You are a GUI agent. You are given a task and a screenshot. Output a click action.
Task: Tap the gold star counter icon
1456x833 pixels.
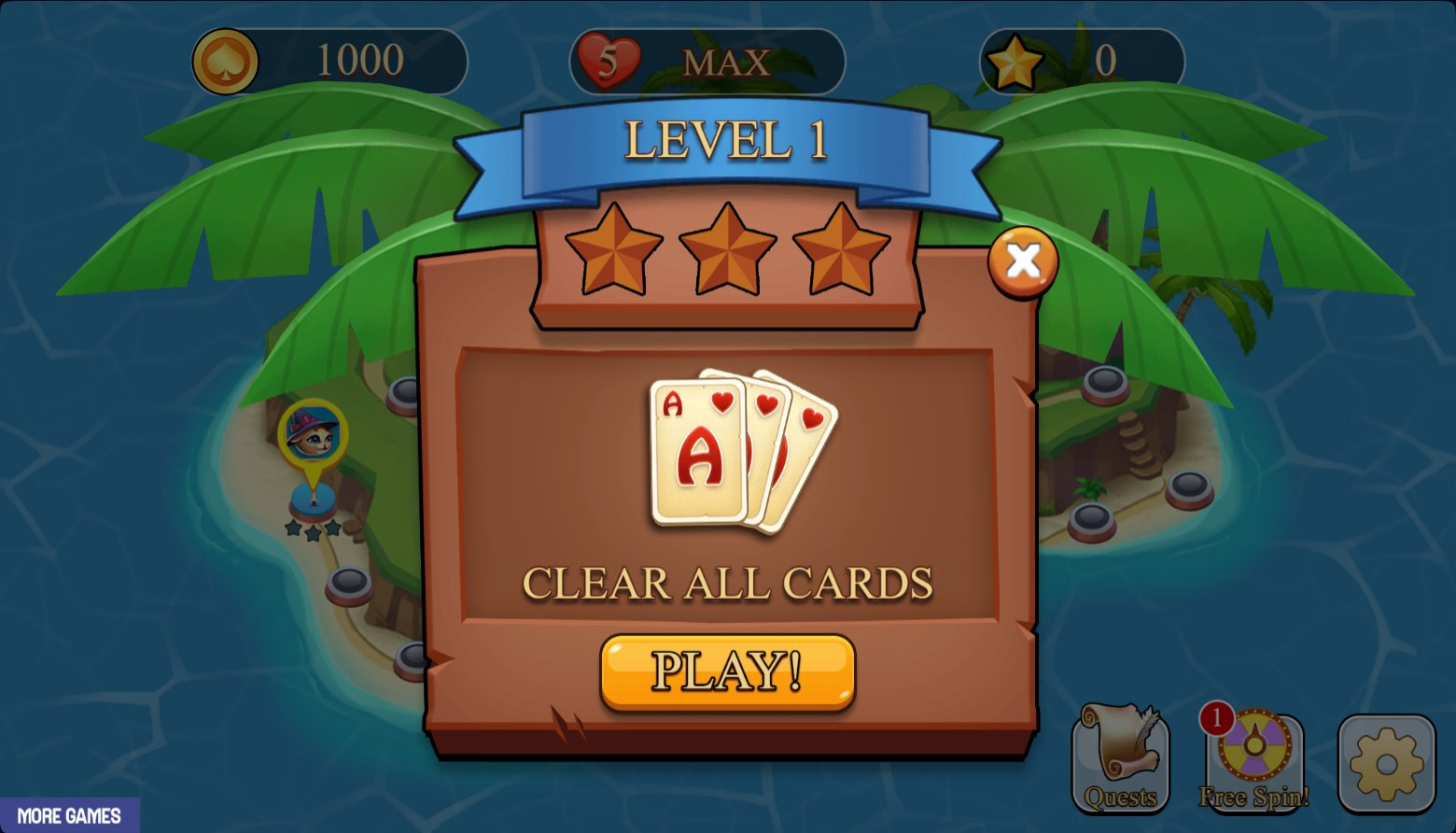tap(1015, 62)
